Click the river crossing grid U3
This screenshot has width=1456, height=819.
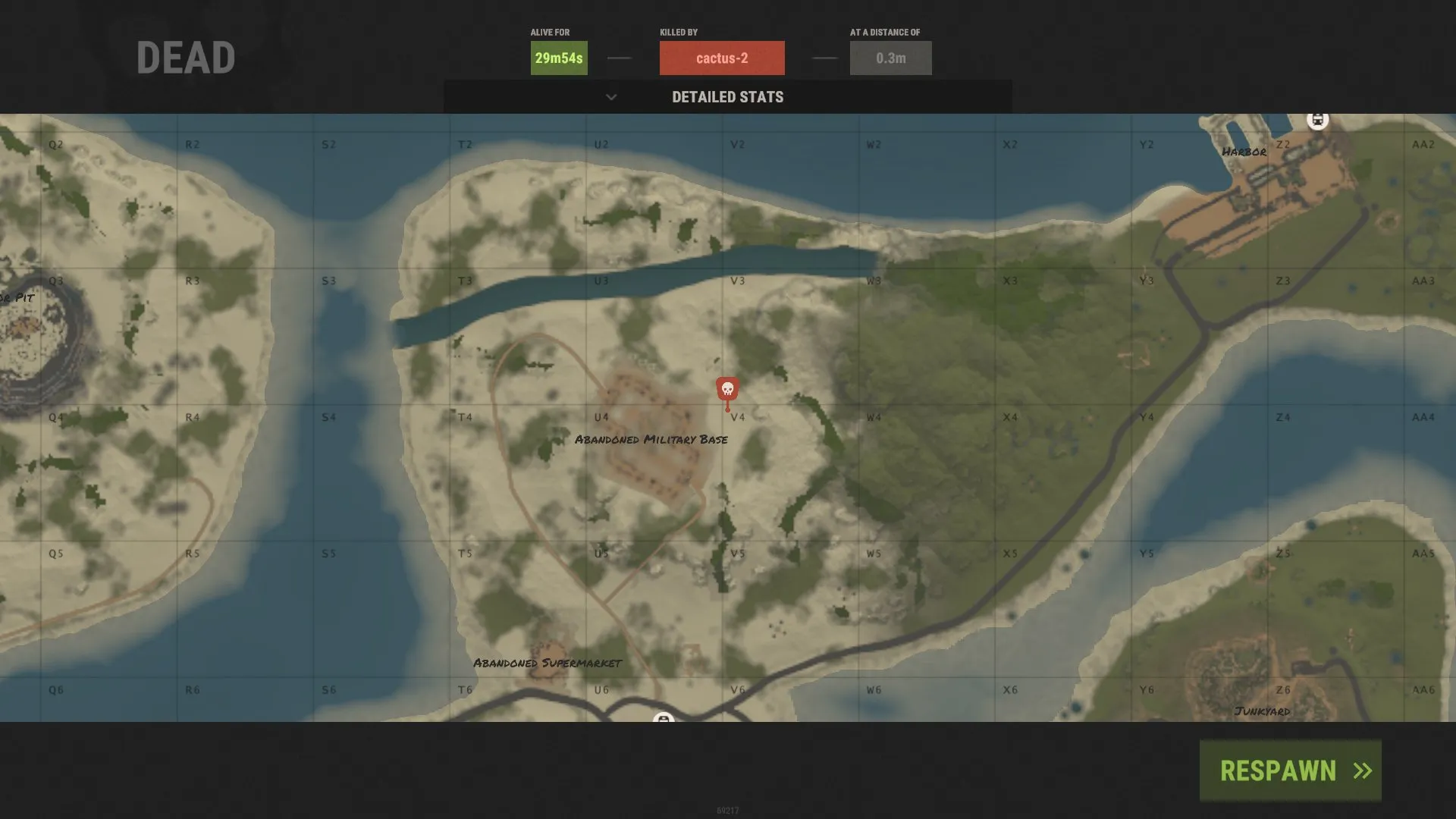[601, 280]
